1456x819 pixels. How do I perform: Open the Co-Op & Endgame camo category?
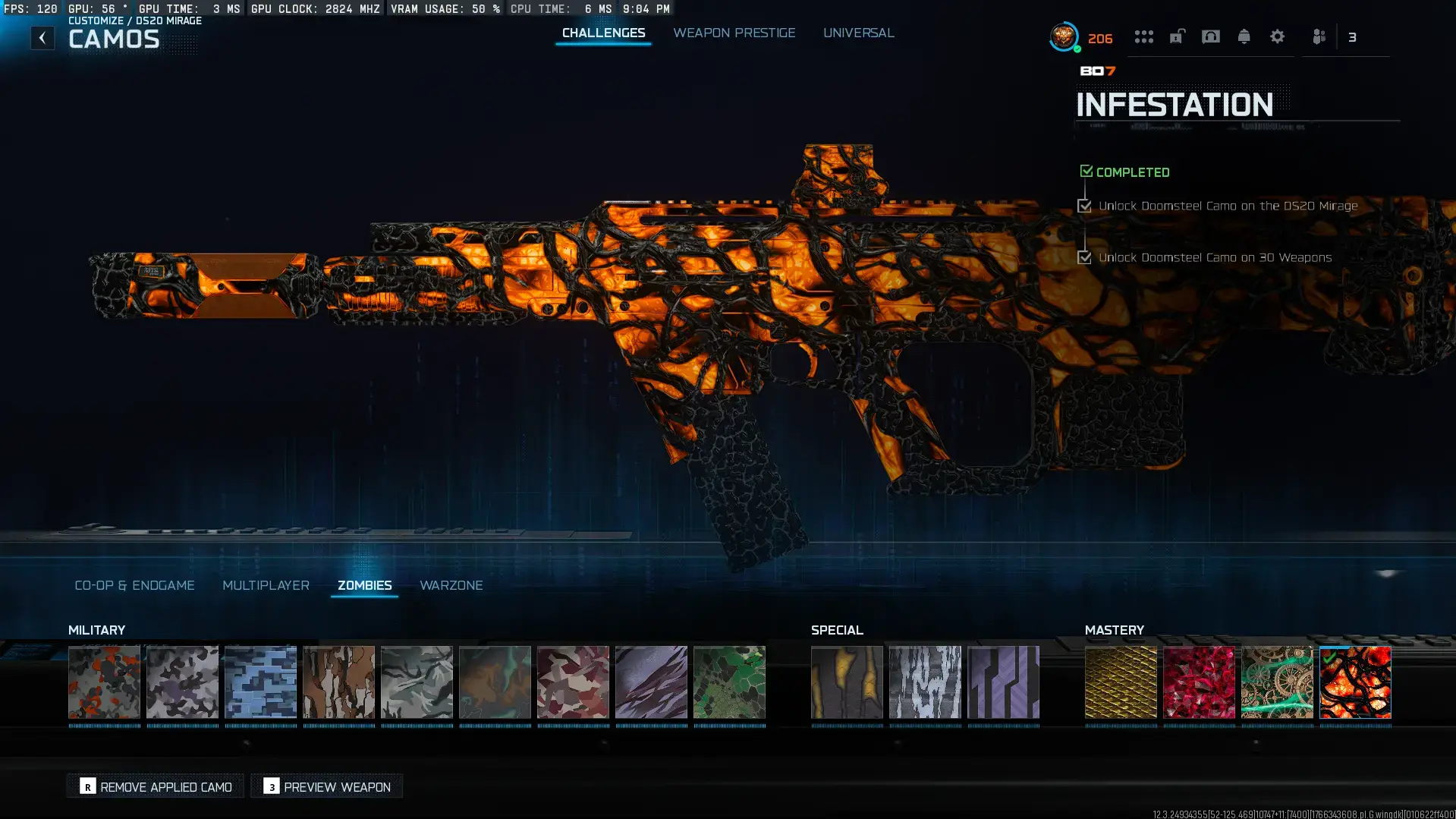click(x=135, y=585)
